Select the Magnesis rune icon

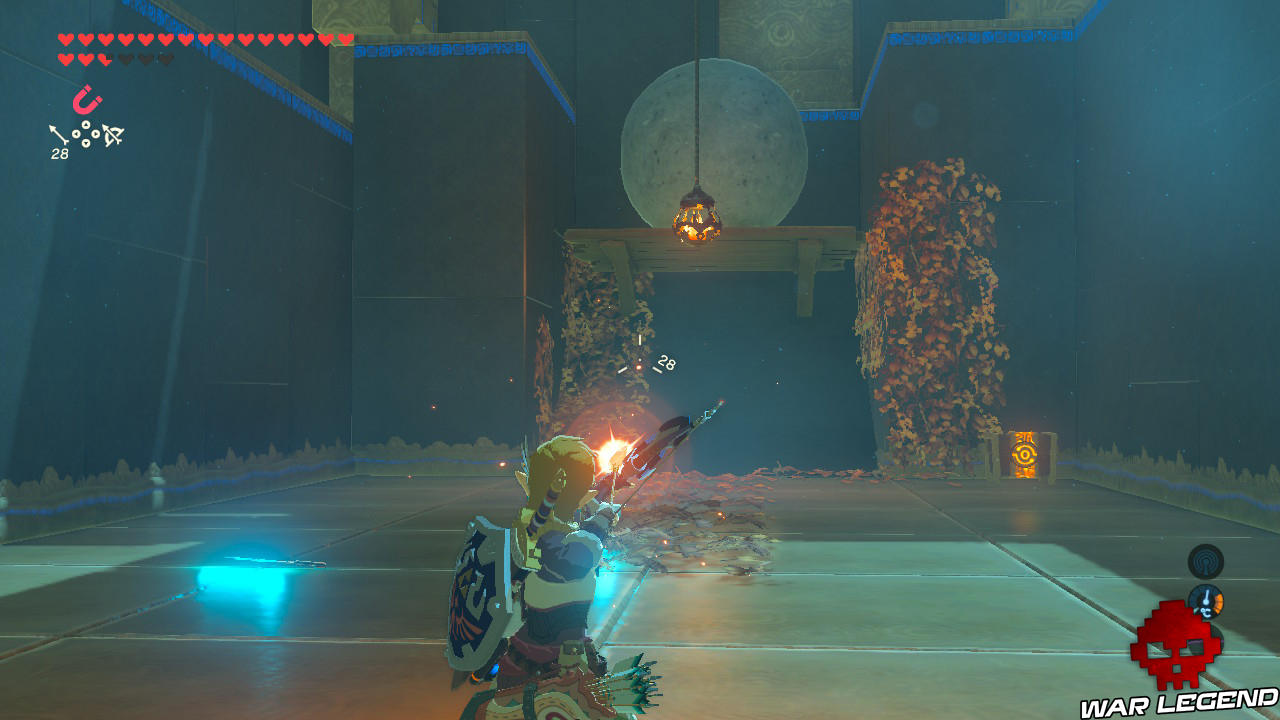coord(88,100)
